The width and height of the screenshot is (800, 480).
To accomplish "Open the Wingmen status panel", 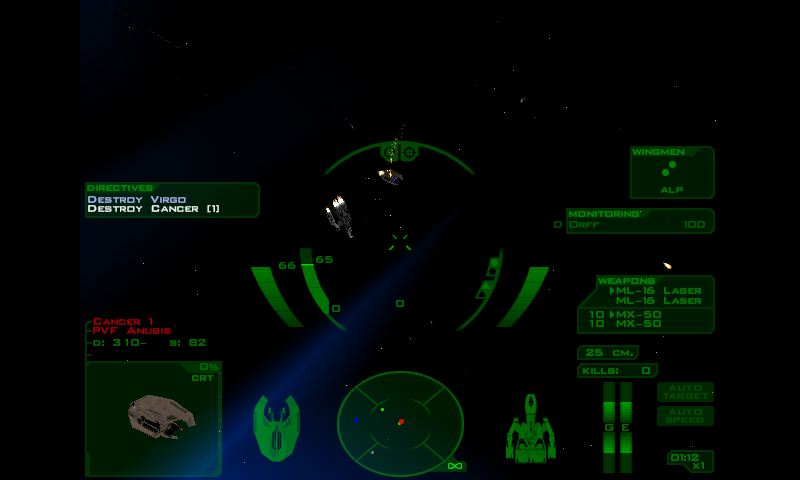I will (x=672, y=172).
